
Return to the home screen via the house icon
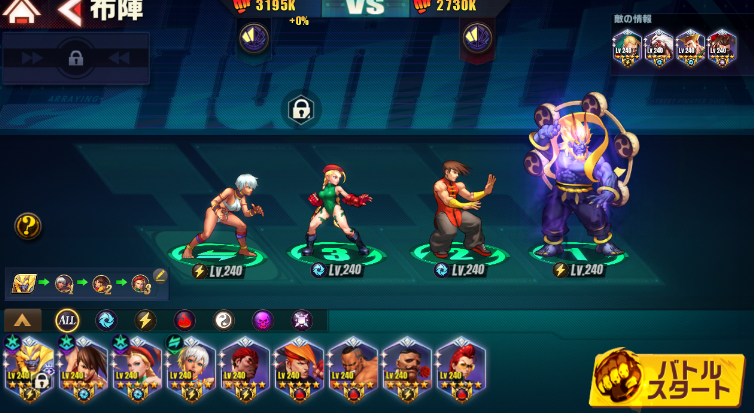[x=22, y=11]
